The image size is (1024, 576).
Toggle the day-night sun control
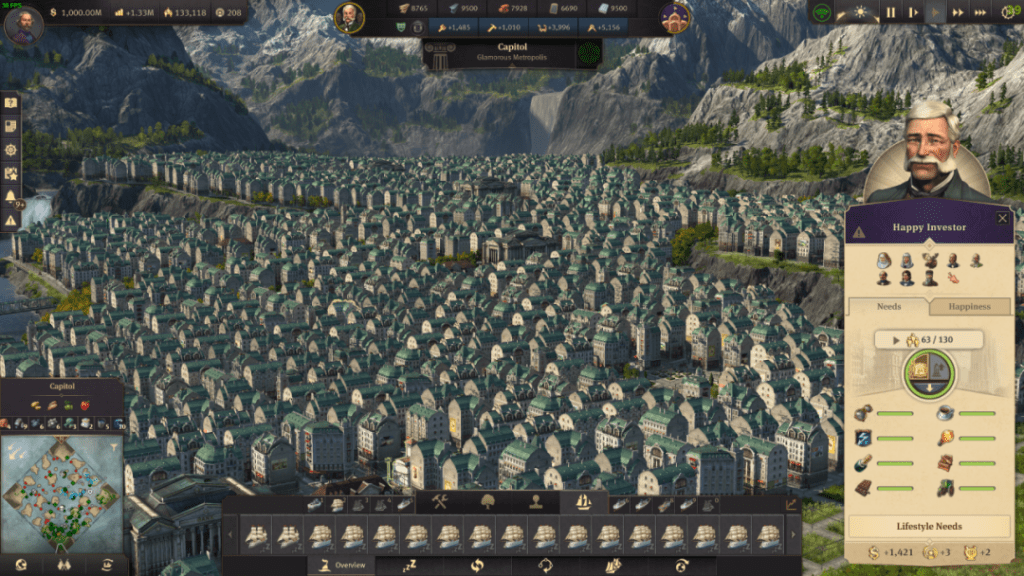tap(858, 13)
